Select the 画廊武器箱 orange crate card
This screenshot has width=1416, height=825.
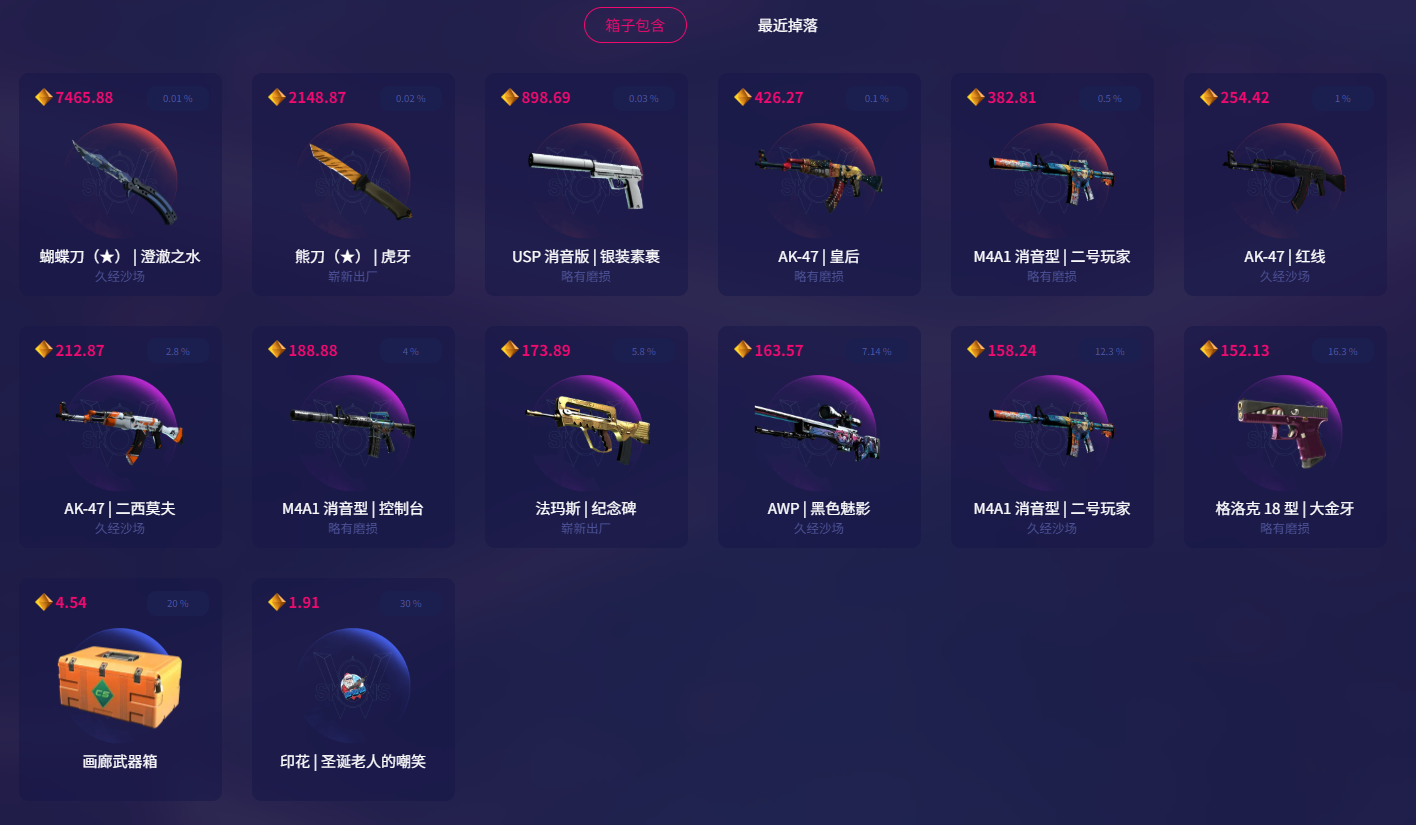click(x=120, y=689)
